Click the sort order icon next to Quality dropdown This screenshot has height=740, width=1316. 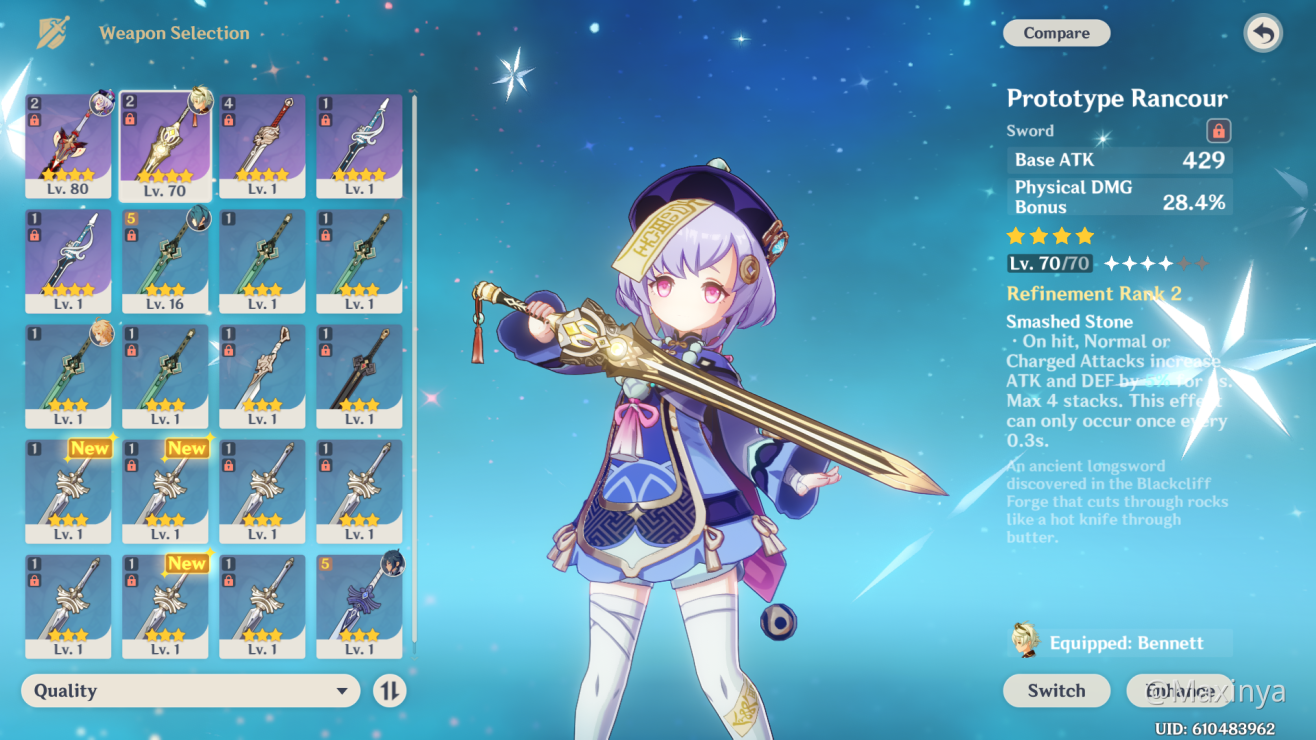tap(389, 691)
